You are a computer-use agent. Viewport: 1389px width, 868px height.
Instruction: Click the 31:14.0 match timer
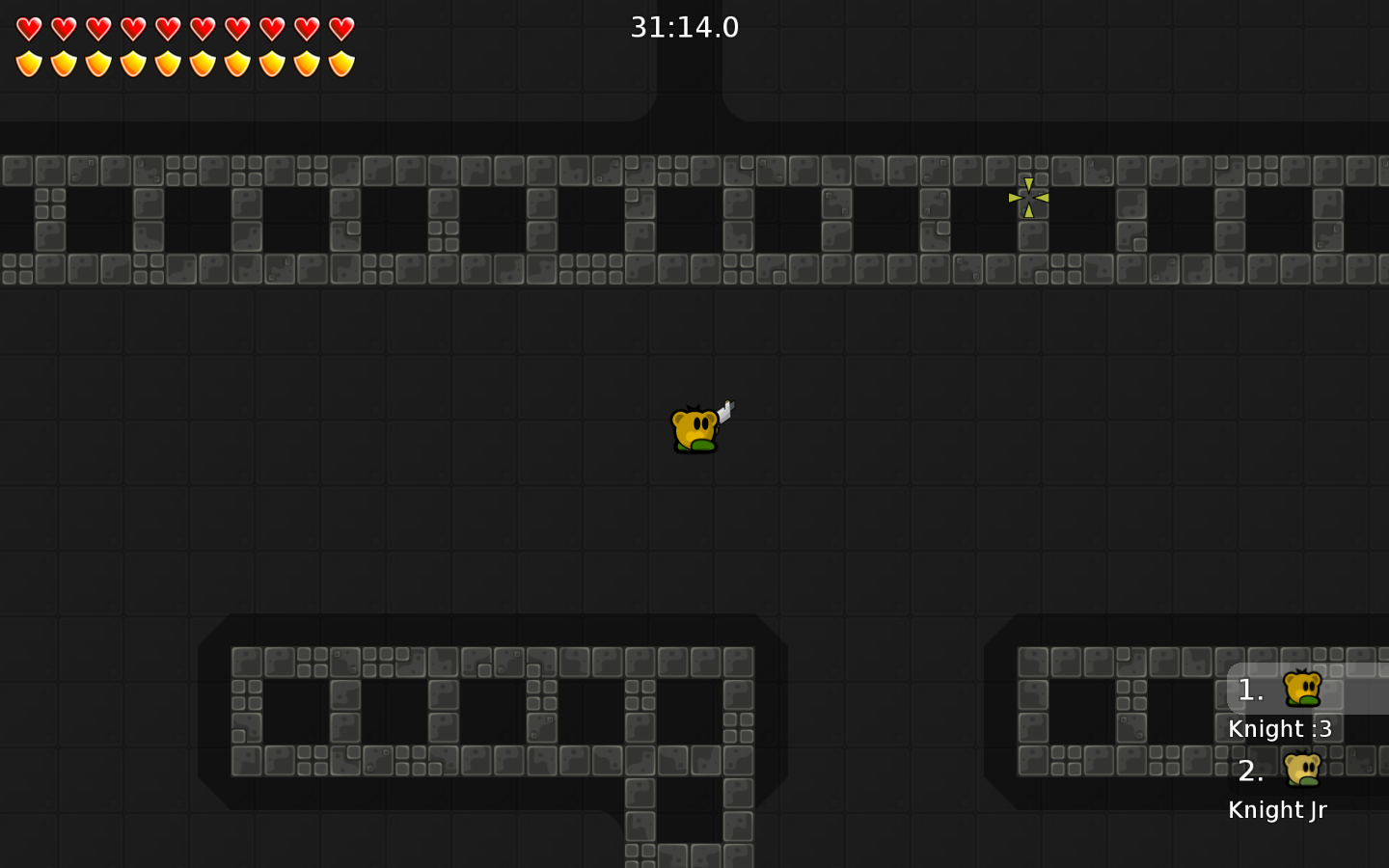685,28
